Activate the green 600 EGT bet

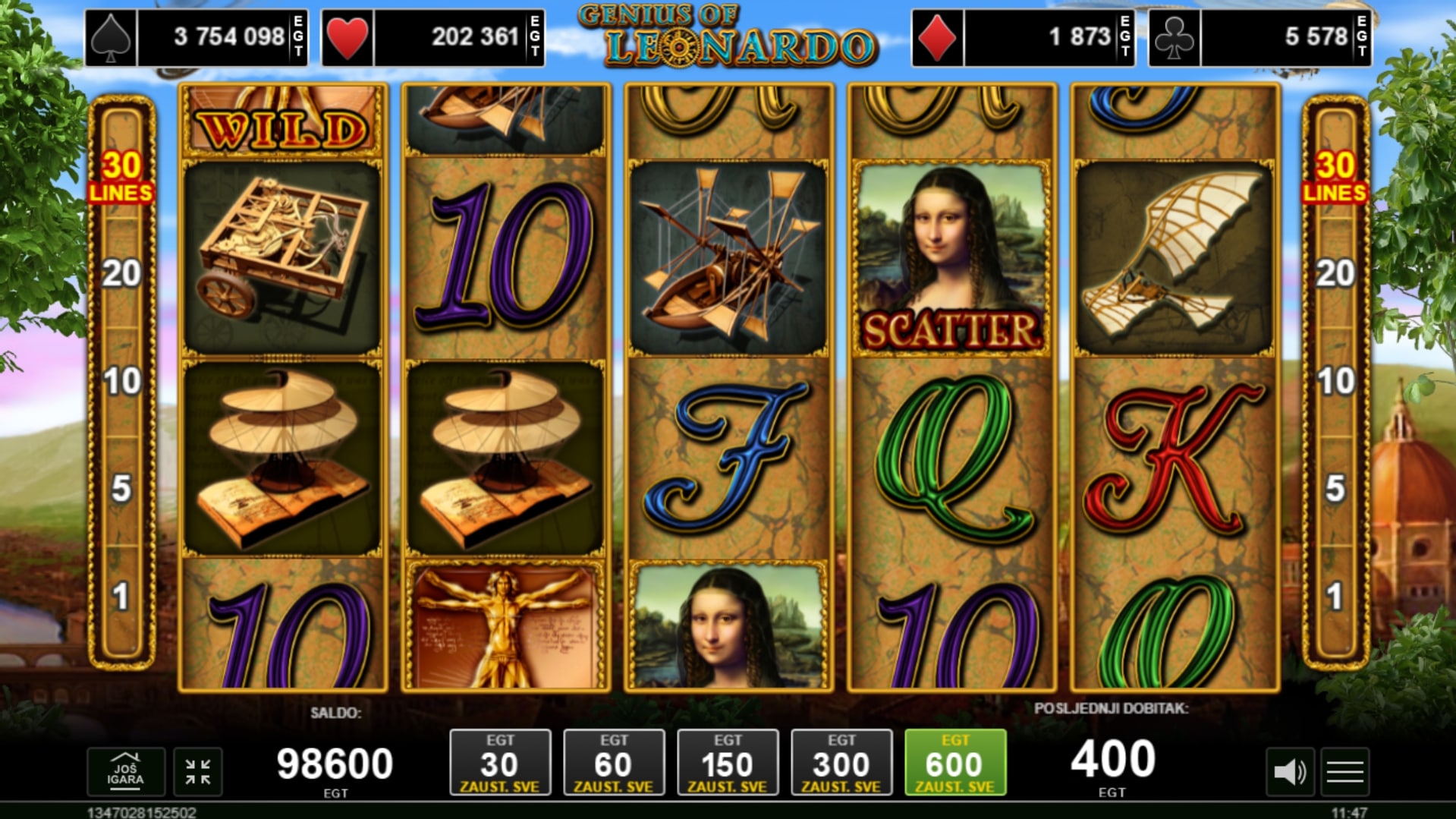(955, 763)
